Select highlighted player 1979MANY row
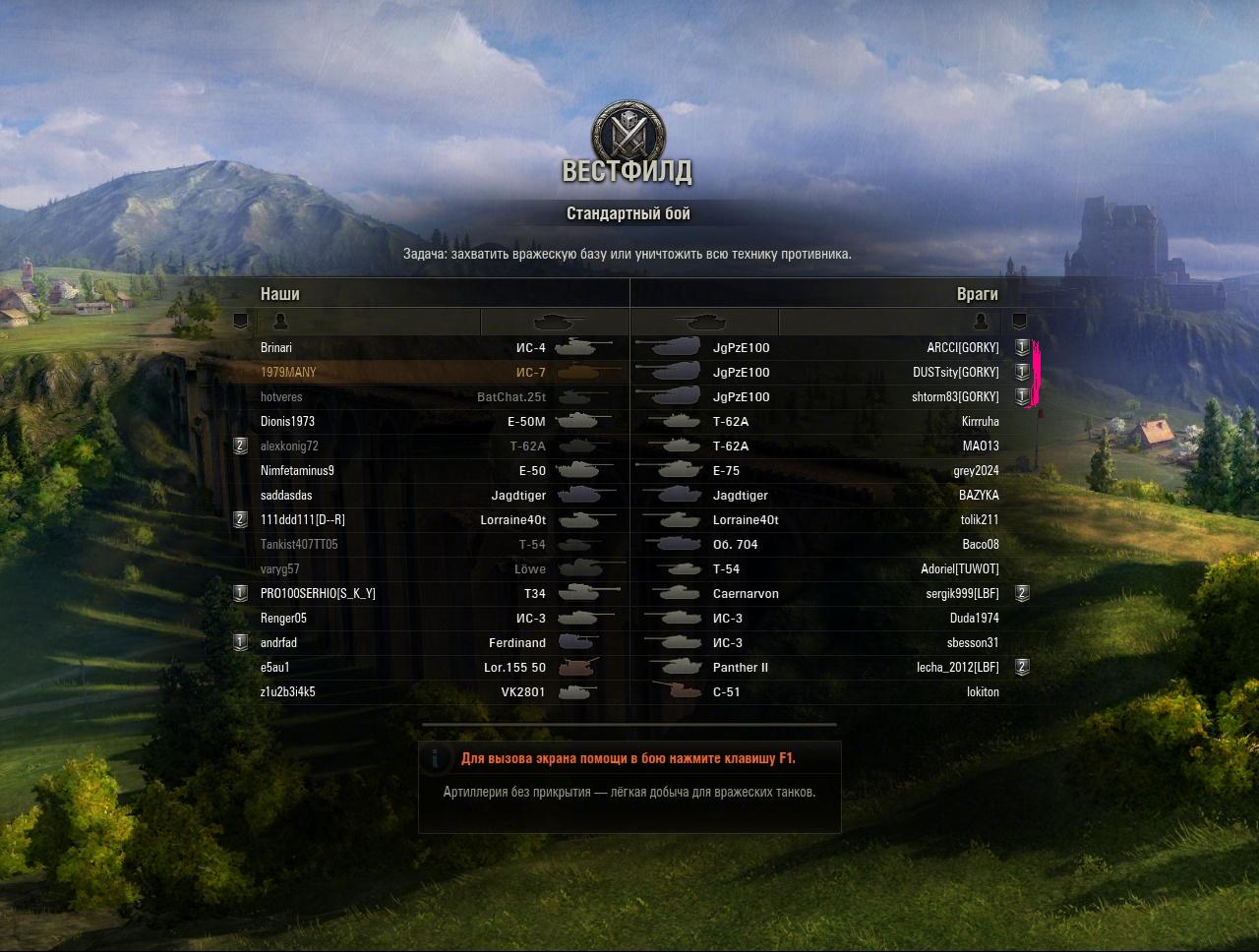This screenshot has width=1259, height=952. pyautogui.click(x=288, y=373)
